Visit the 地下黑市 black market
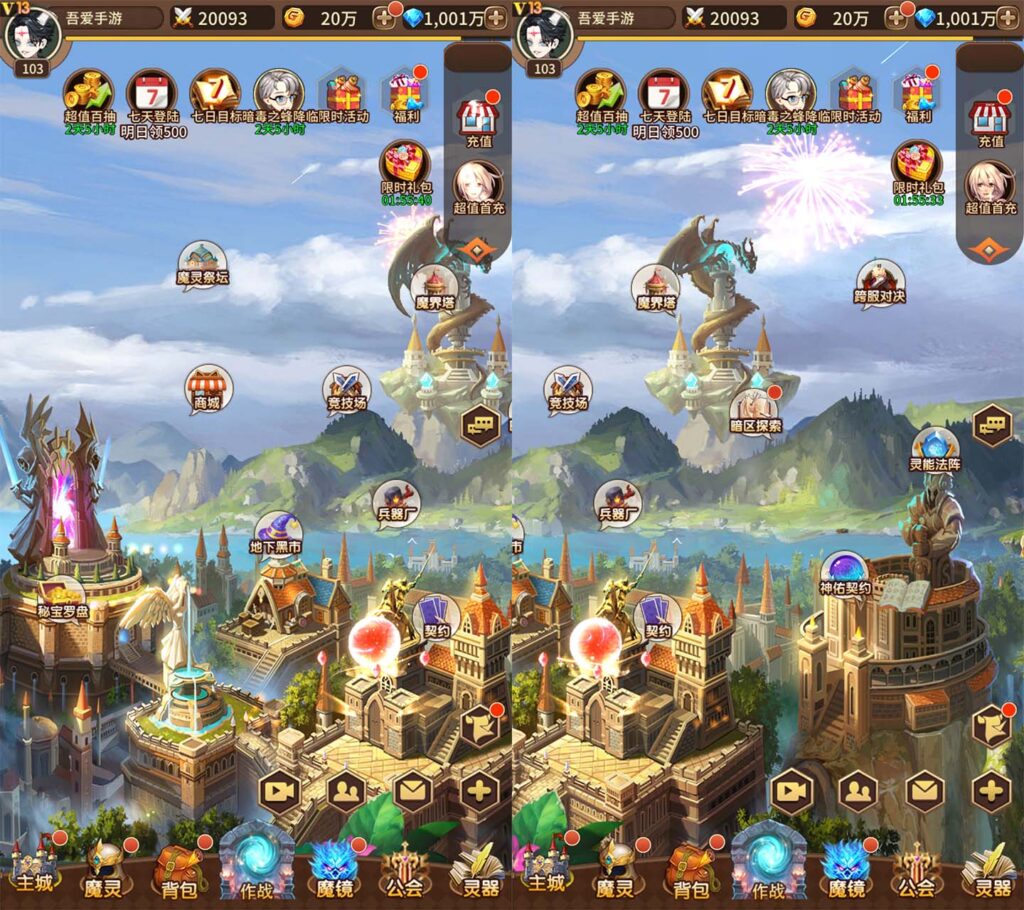Viewport: 1024px width, 910px height. (277, 534)
